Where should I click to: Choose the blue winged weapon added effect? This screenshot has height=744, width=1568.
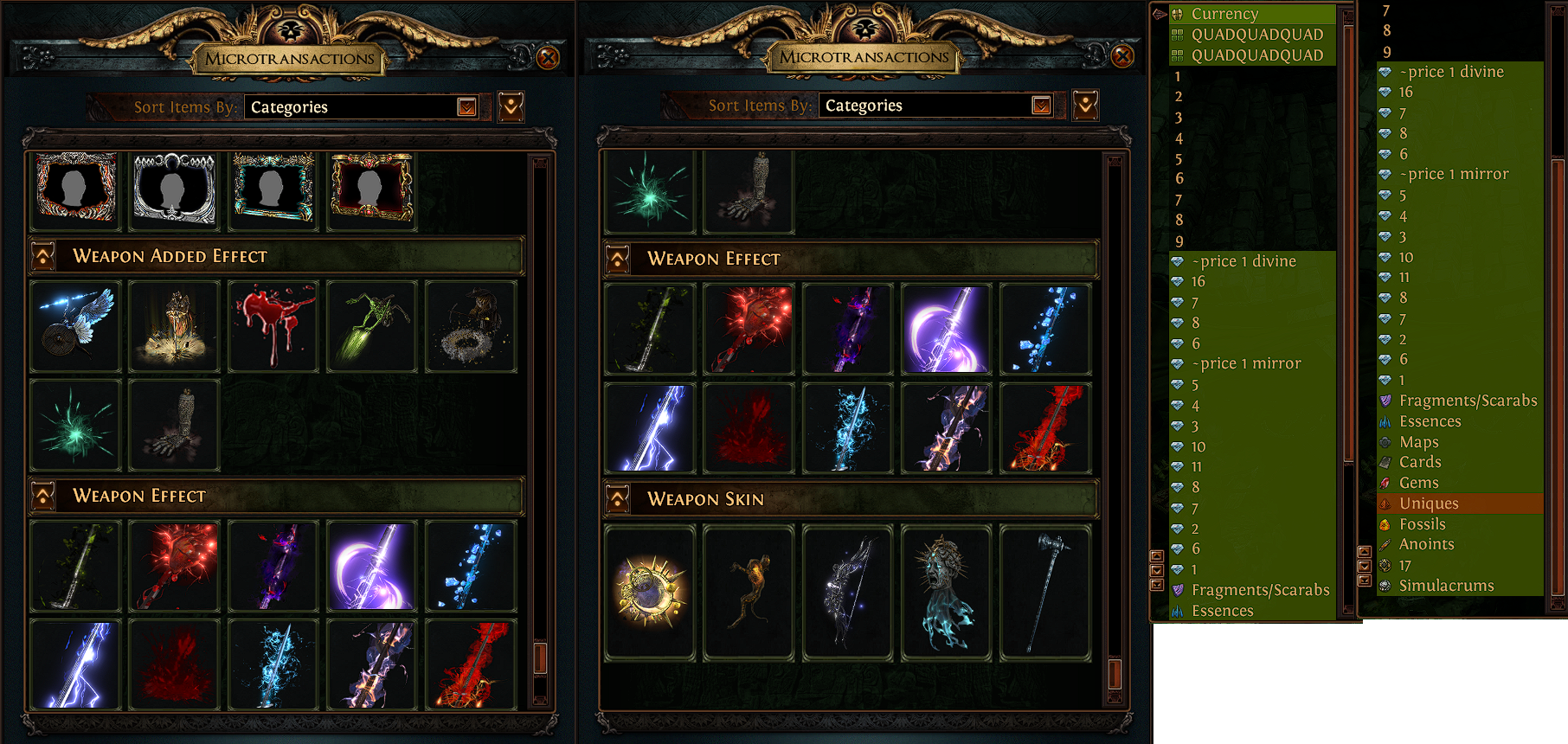76,326
